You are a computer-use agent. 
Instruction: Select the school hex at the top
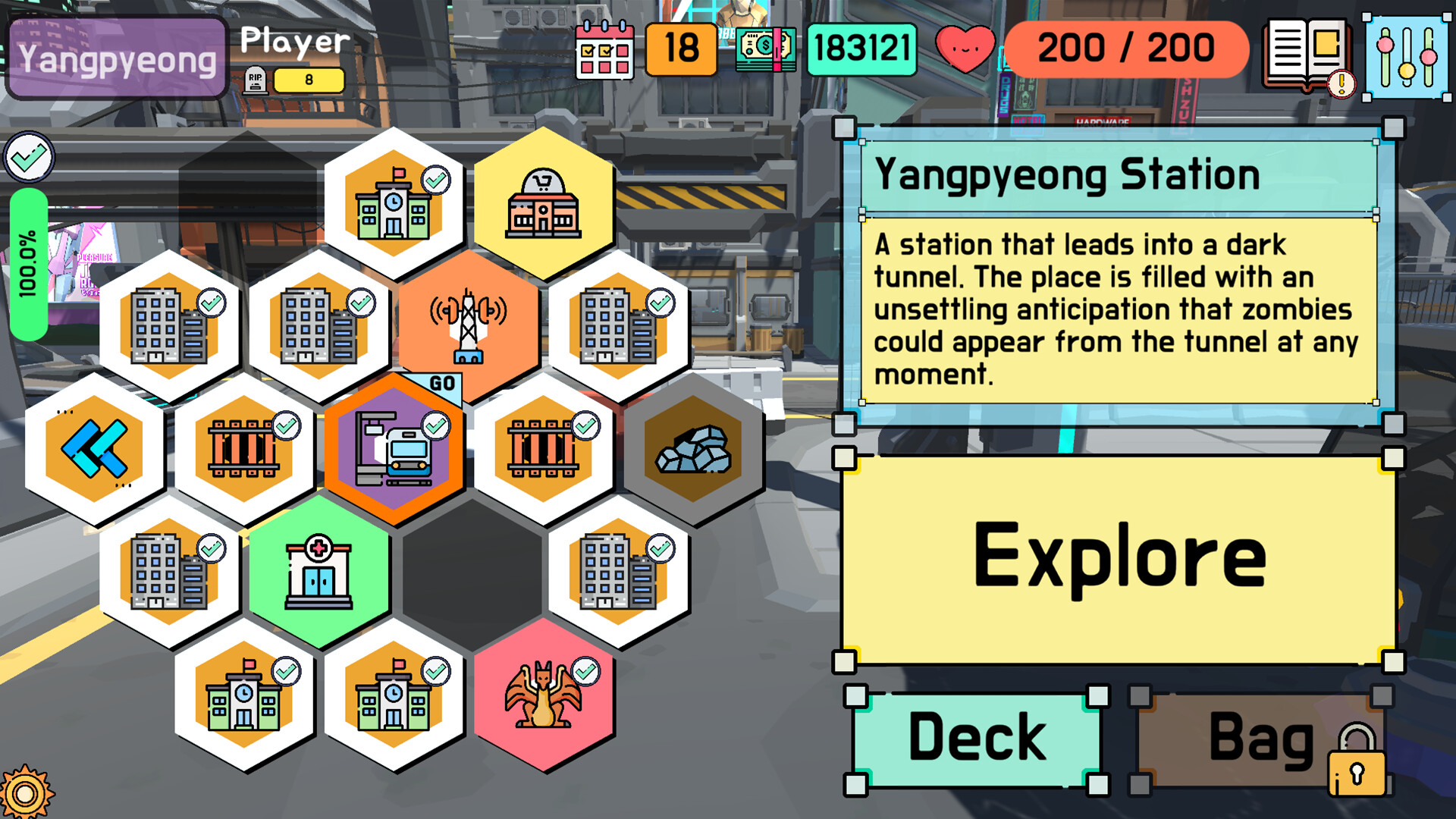(393, 201)
